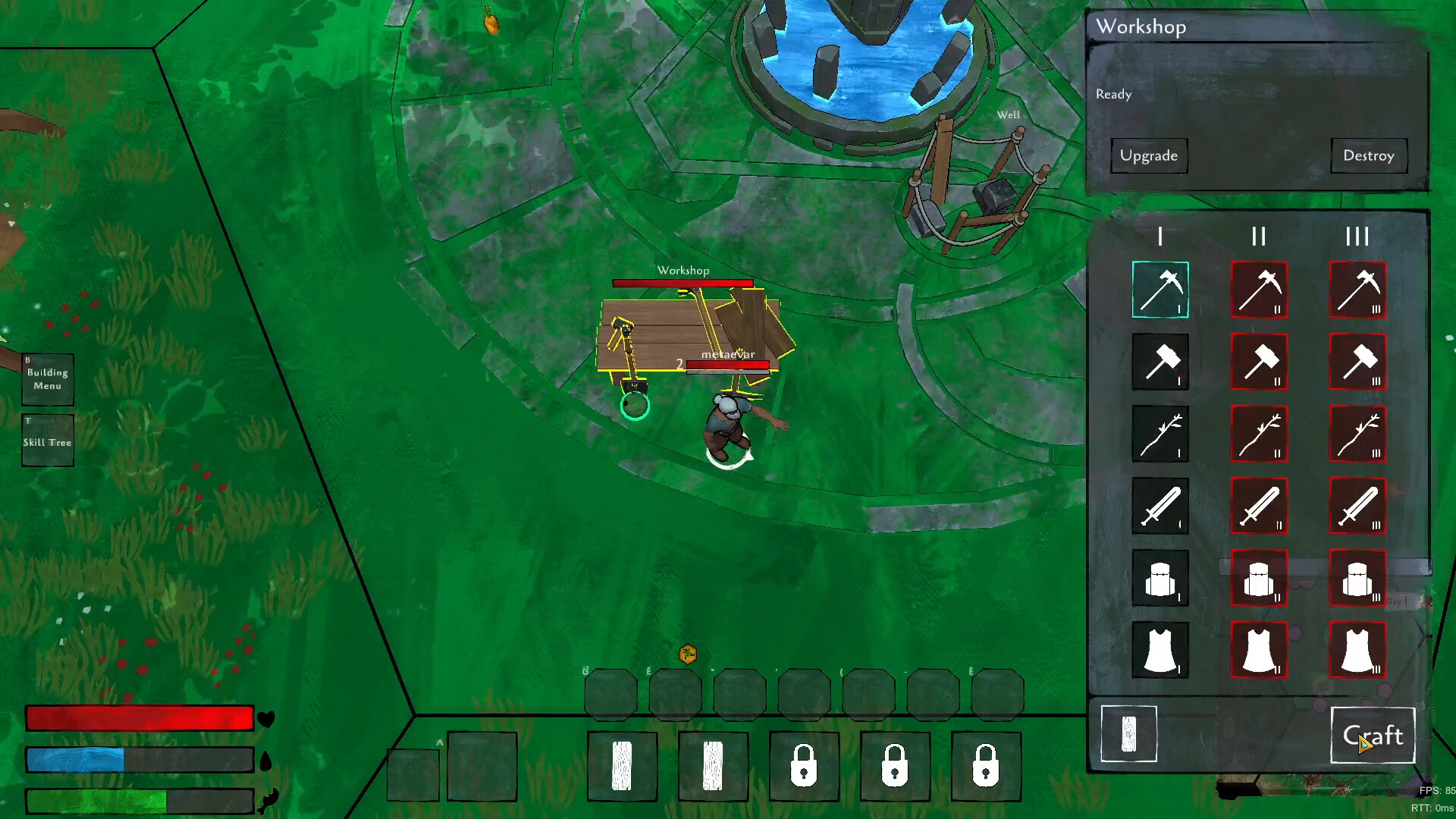Select the tier I hammer recipe
This screenshot has width=1456, height=819.
coord(1159,362)
